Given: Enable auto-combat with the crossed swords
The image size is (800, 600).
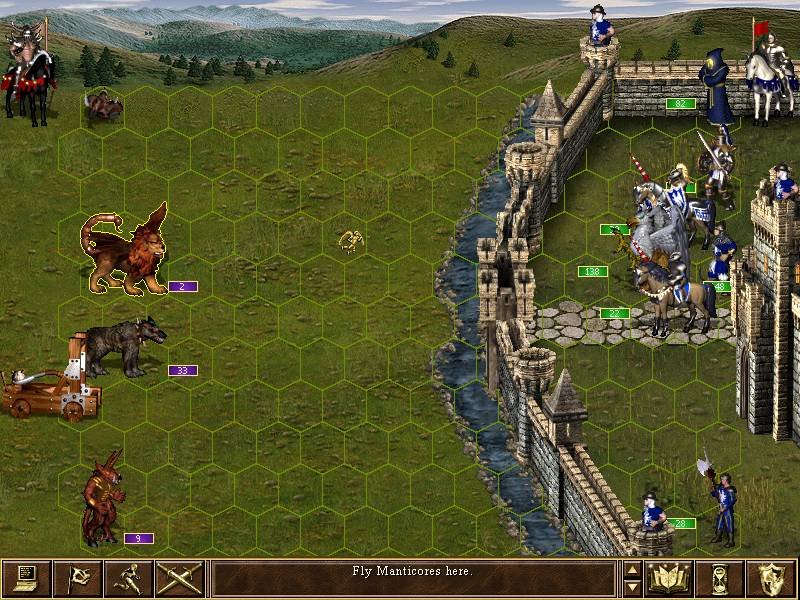Looking at the screenshot, I should click(180, 578).
